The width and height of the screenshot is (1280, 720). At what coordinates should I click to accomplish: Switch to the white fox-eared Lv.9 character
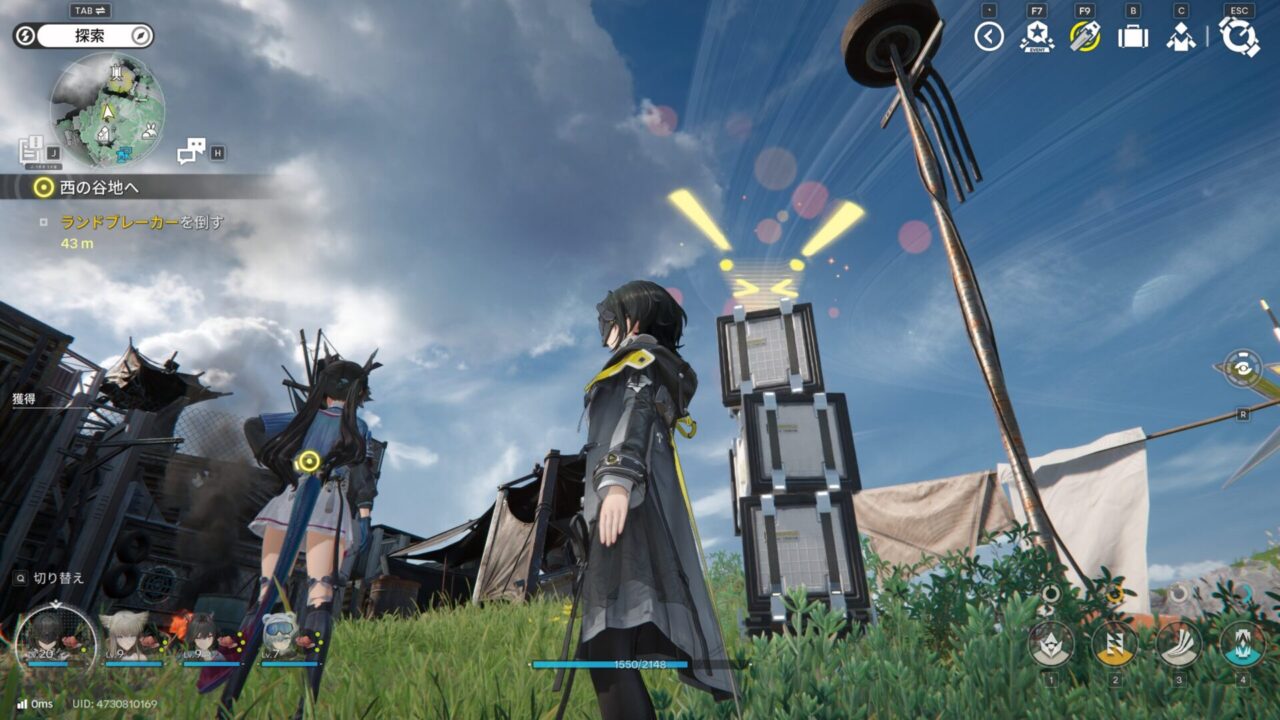click(x=131, y=636)
